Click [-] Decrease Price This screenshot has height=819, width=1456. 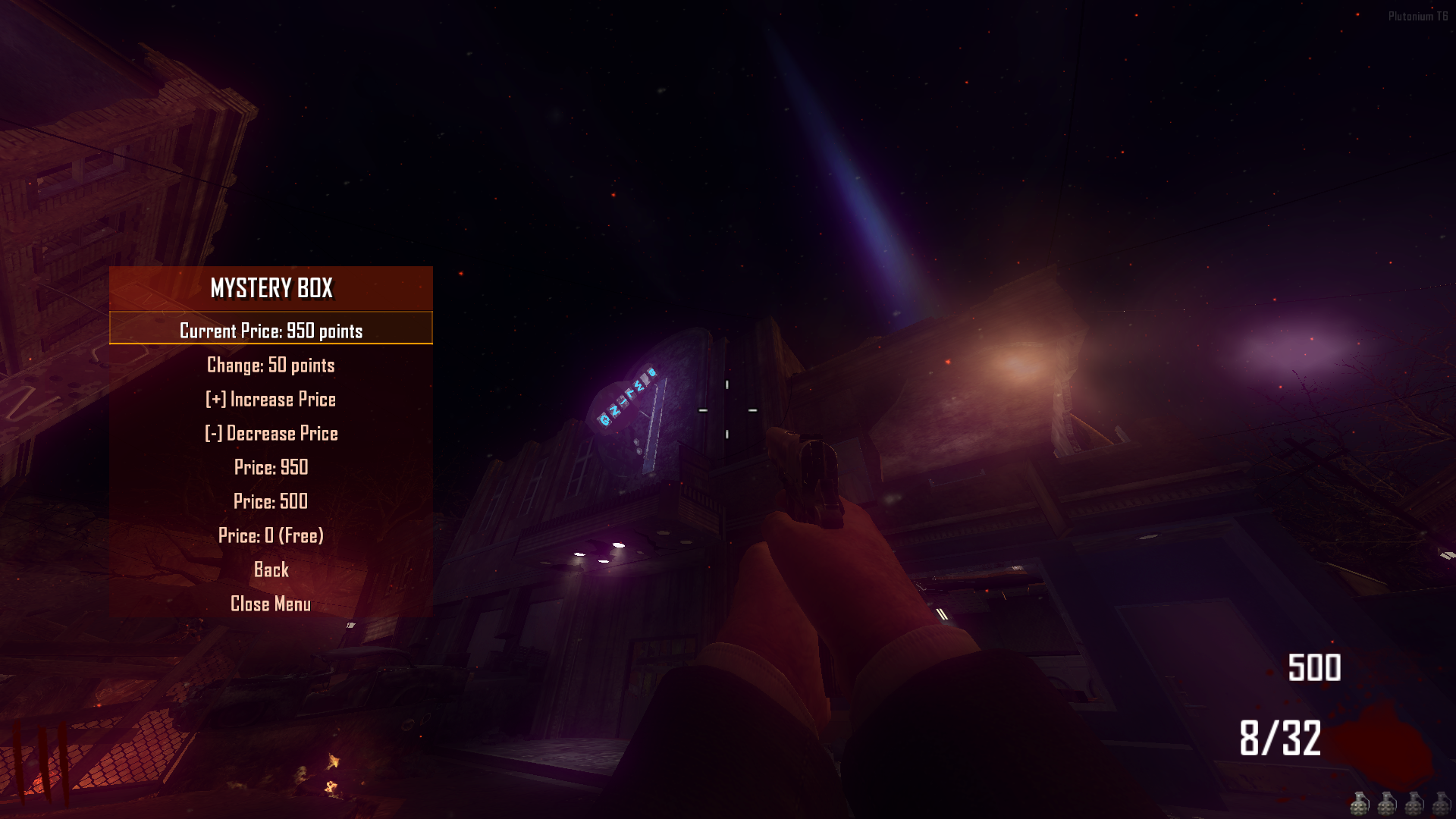point(270,433)
